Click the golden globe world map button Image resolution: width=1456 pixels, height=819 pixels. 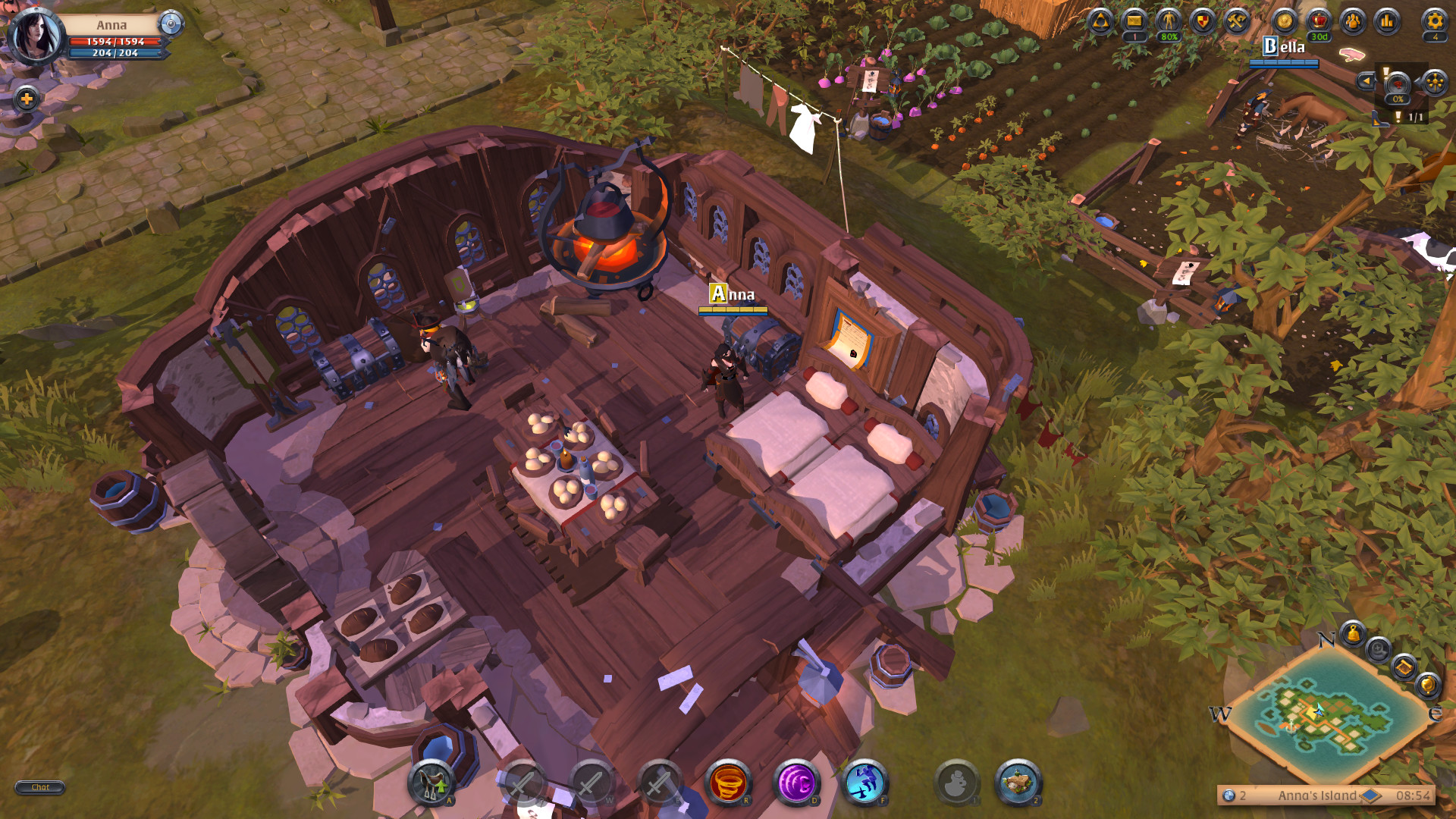(x=1427, y=686)
